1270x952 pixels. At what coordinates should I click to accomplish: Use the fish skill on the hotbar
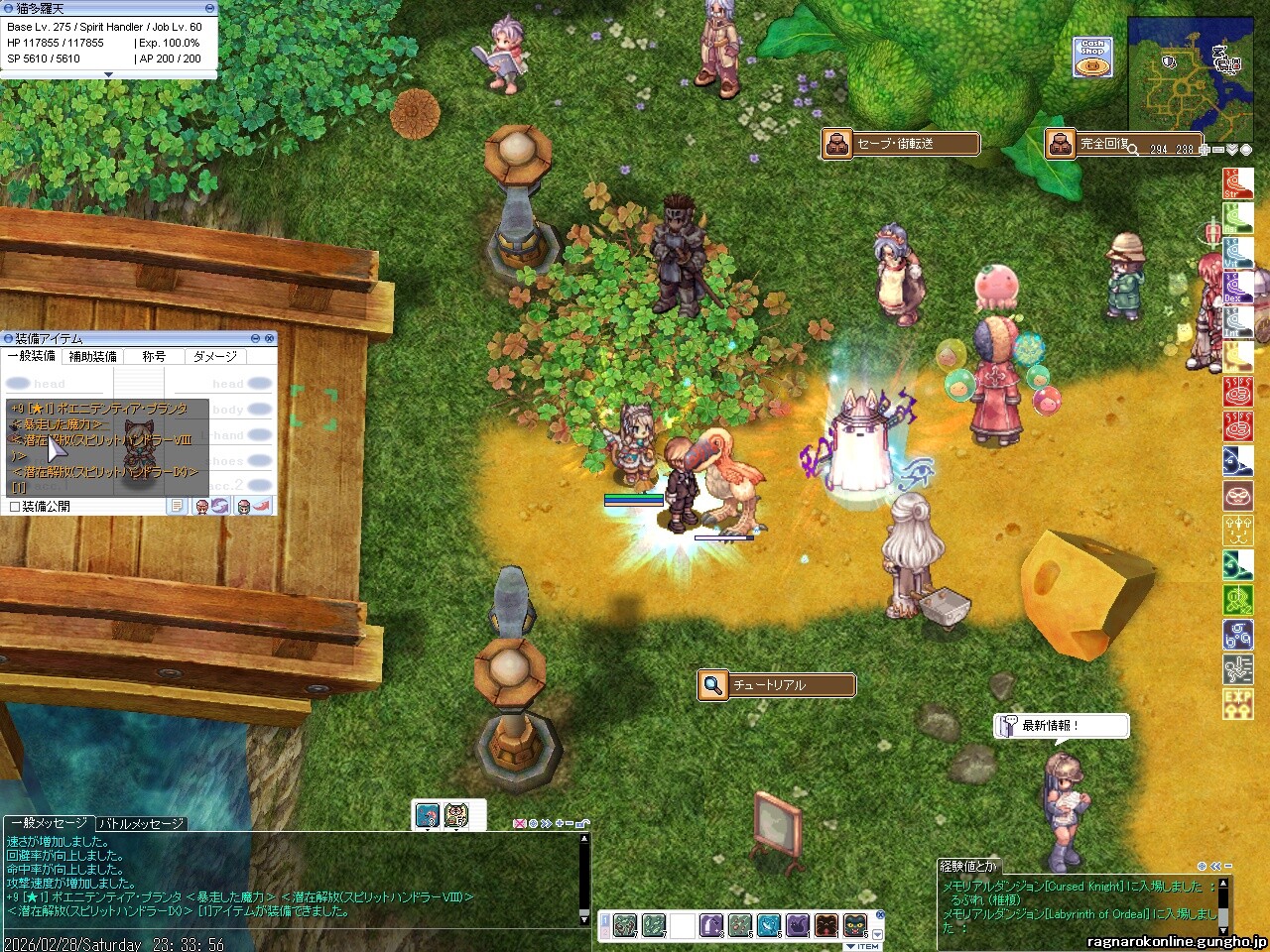tap(769, 926)
